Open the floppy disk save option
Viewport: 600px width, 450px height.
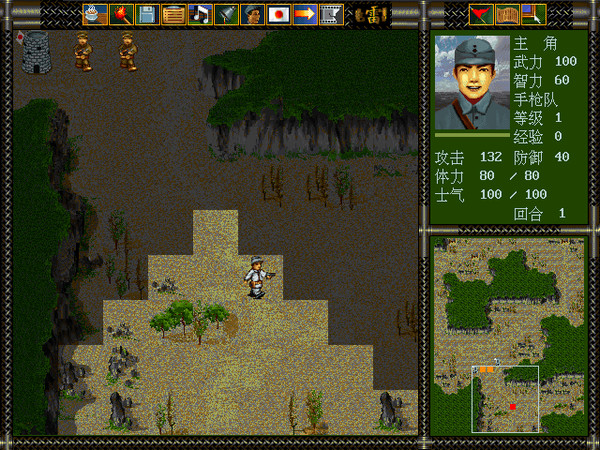click(x=147, y=14)
